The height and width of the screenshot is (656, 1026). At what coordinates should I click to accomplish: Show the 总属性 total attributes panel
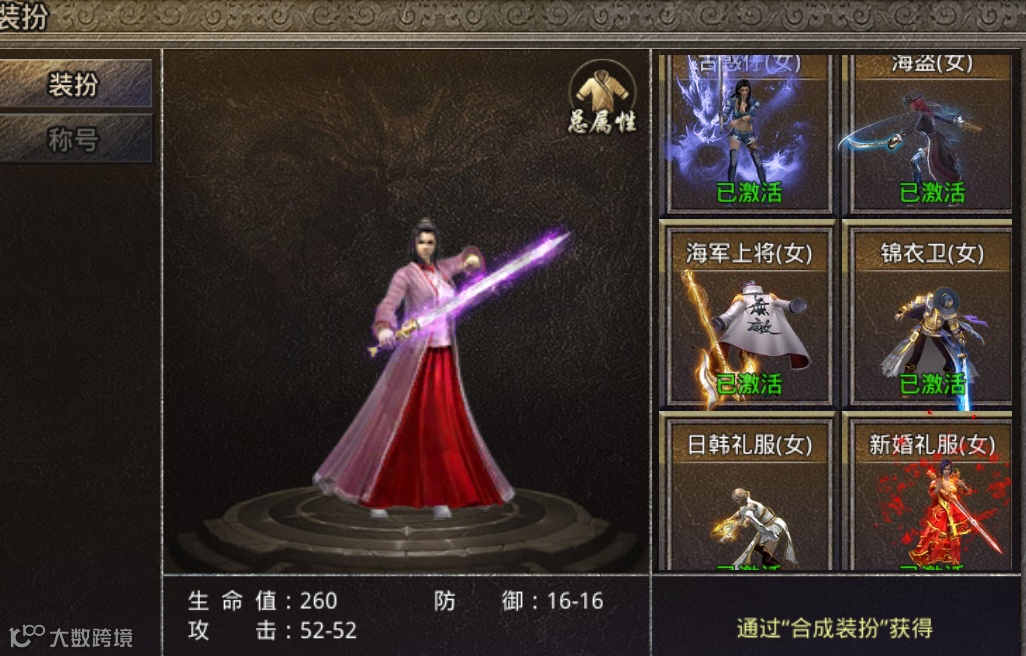602,97
